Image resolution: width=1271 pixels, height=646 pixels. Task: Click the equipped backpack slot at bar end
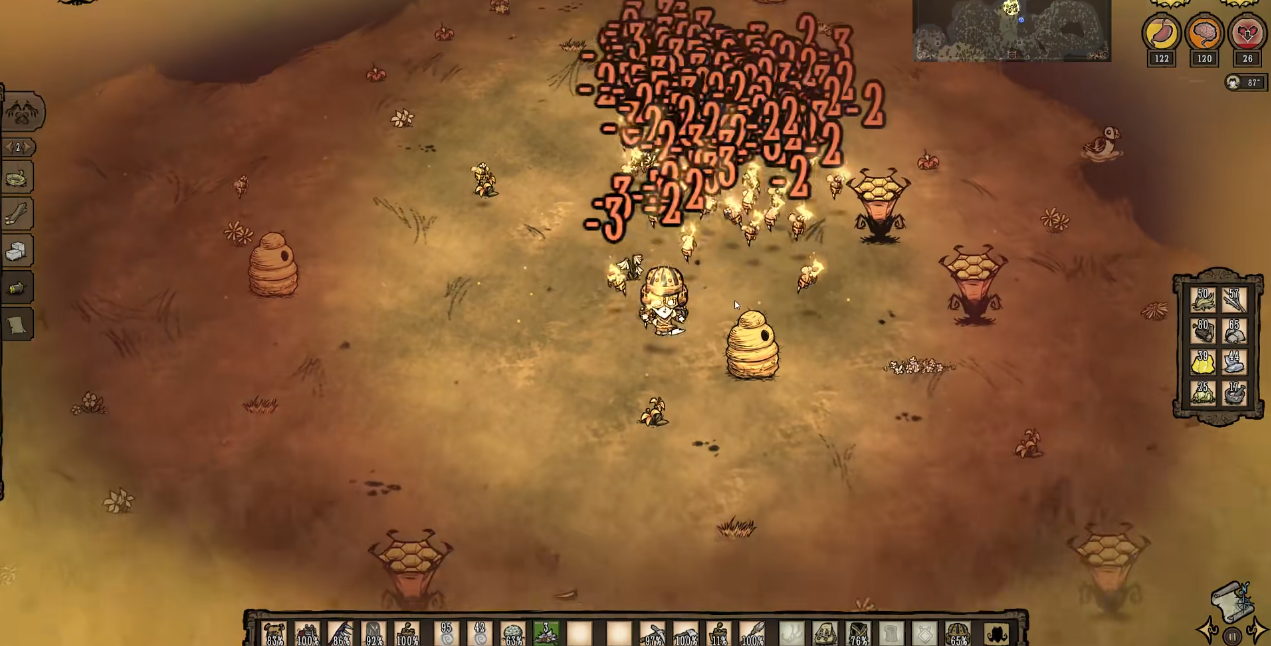(996, 633)
